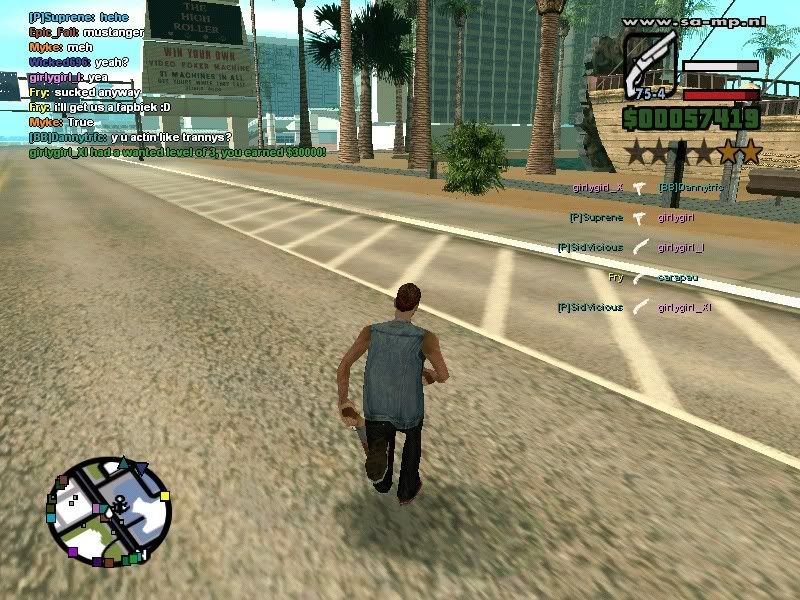Viewport: 800px width, 600px height.
Task: Click the [P]Suprene kill feed row
Action: pyautogui.click(x=632, y=217)
